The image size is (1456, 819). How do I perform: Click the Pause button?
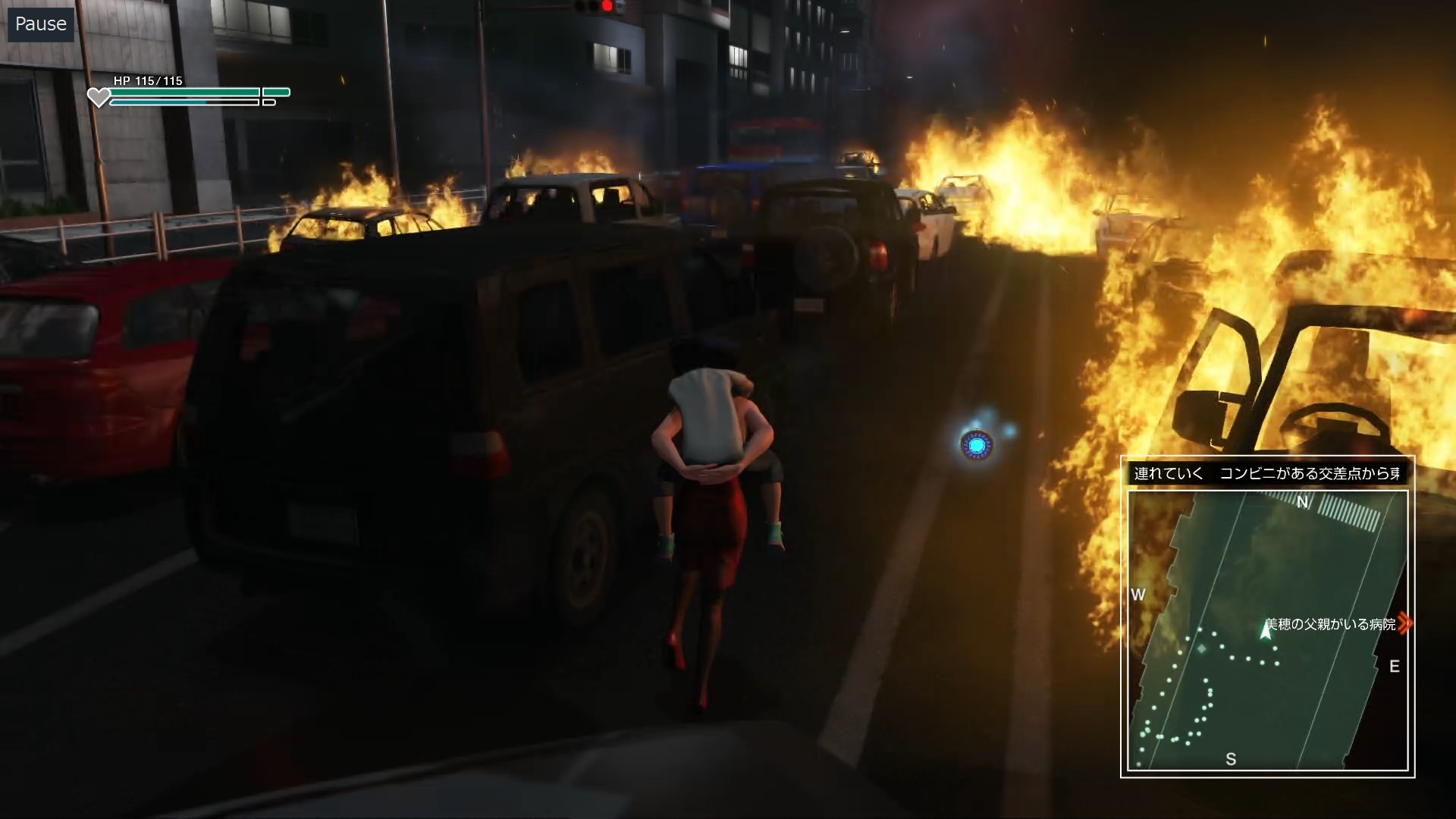coord(41,24)
